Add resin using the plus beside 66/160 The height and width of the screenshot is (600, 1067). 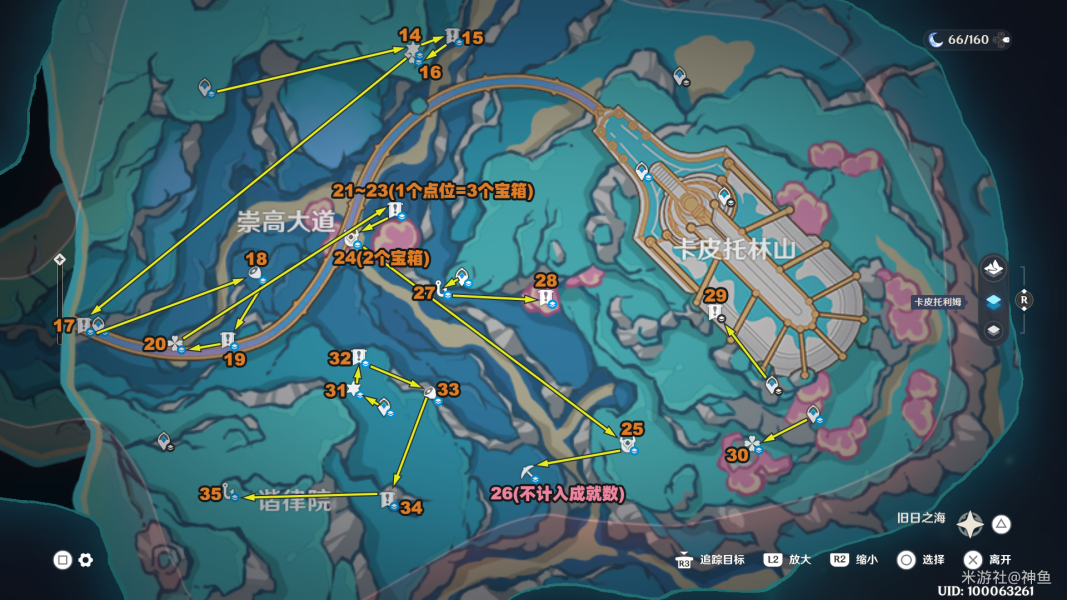coord(1003,40)
